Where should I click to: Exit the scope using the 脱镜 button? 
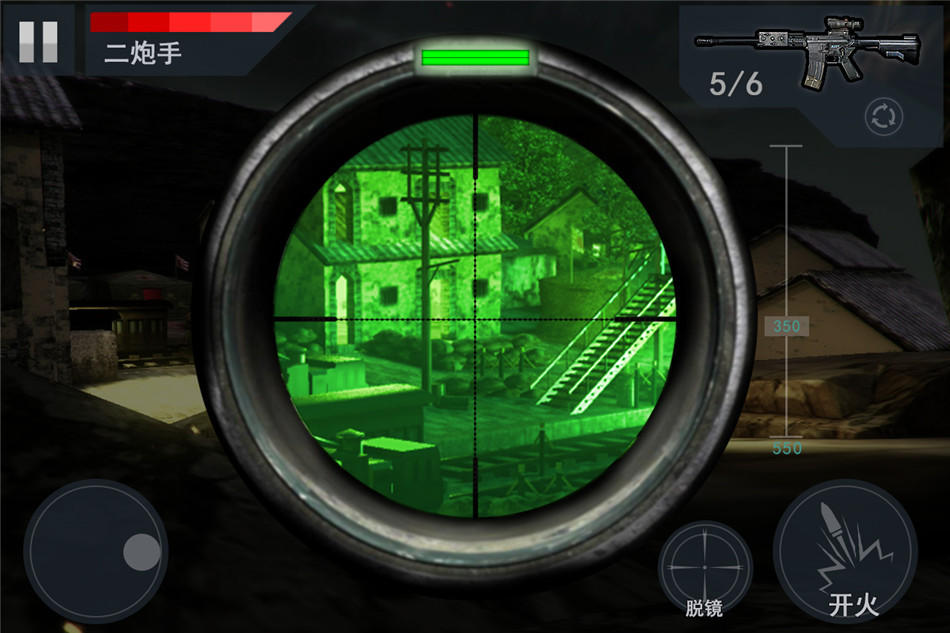click(705, 569)
